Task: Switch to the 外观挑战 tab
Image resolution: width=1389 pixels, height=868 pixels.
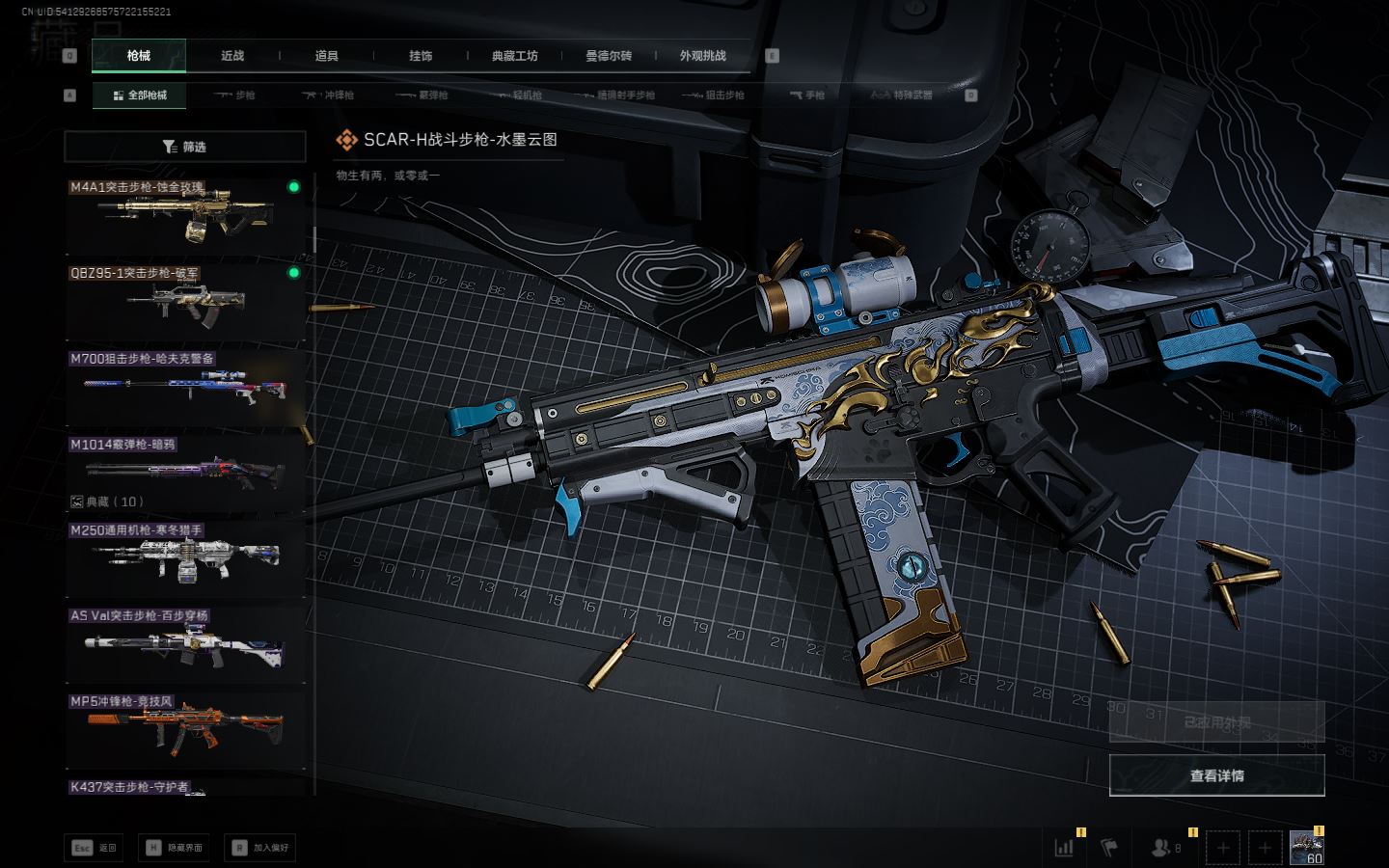Action: point(702,56)
